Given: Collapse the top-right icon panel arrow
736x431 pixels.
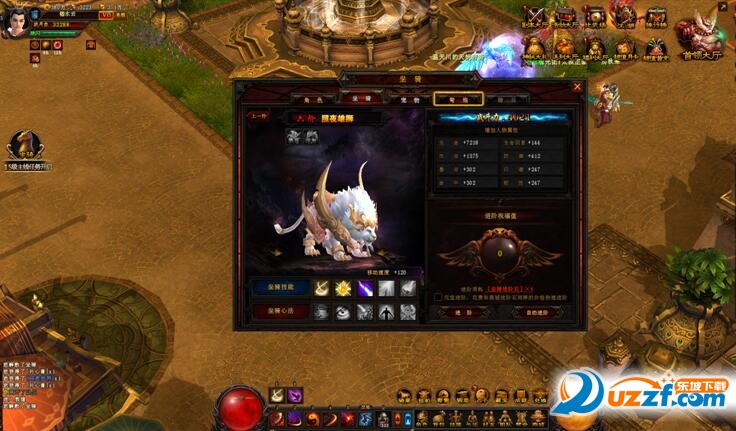Looking at the screenshot, I should (722, 7).
